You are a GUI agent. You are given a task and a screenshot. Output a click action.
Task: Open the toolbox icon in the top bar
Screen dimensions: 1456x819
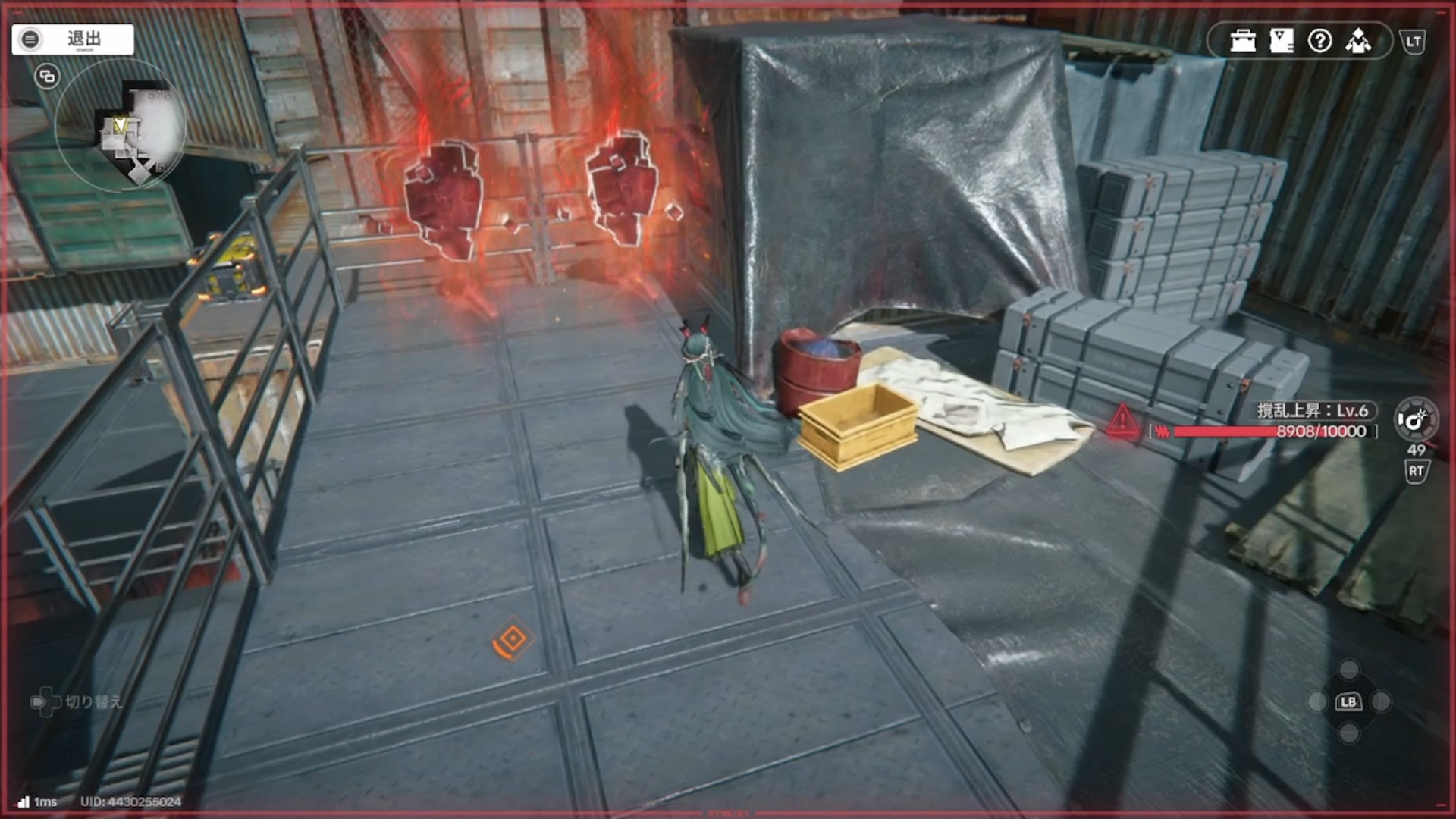(x=1243, y=41)
